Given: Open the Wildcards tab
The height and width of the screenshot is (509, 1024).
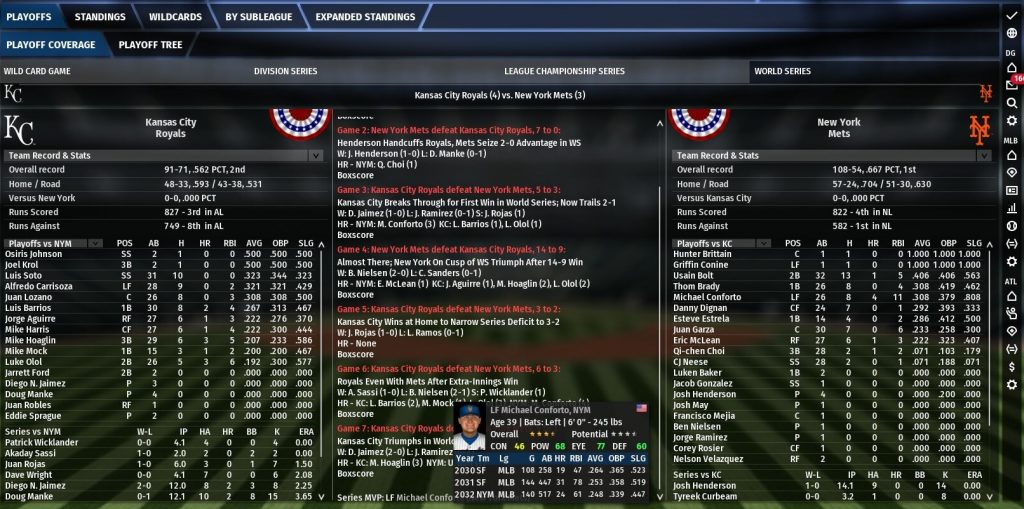Looking at the screenshot, I should point(175,17).
